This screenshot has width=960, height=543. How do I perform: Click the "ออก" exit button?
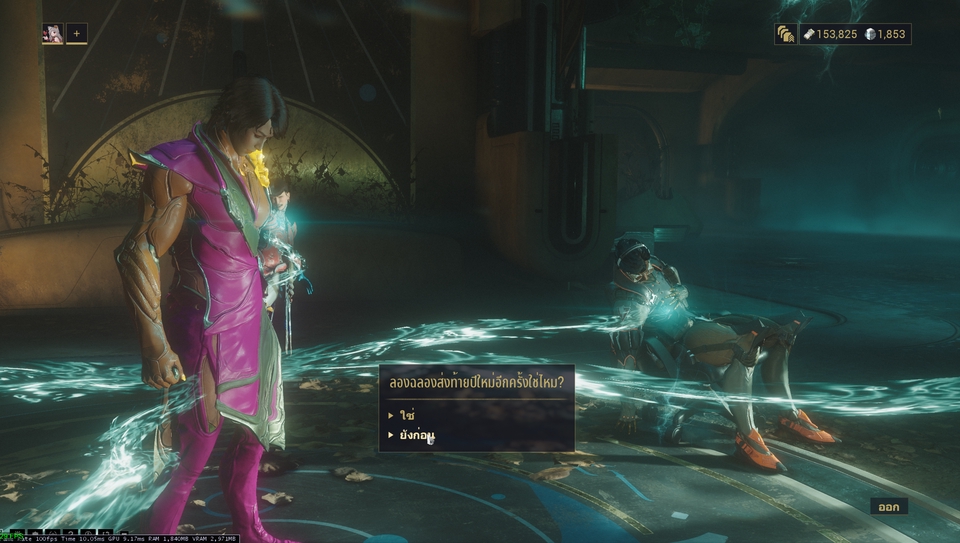tap(888, 507)
